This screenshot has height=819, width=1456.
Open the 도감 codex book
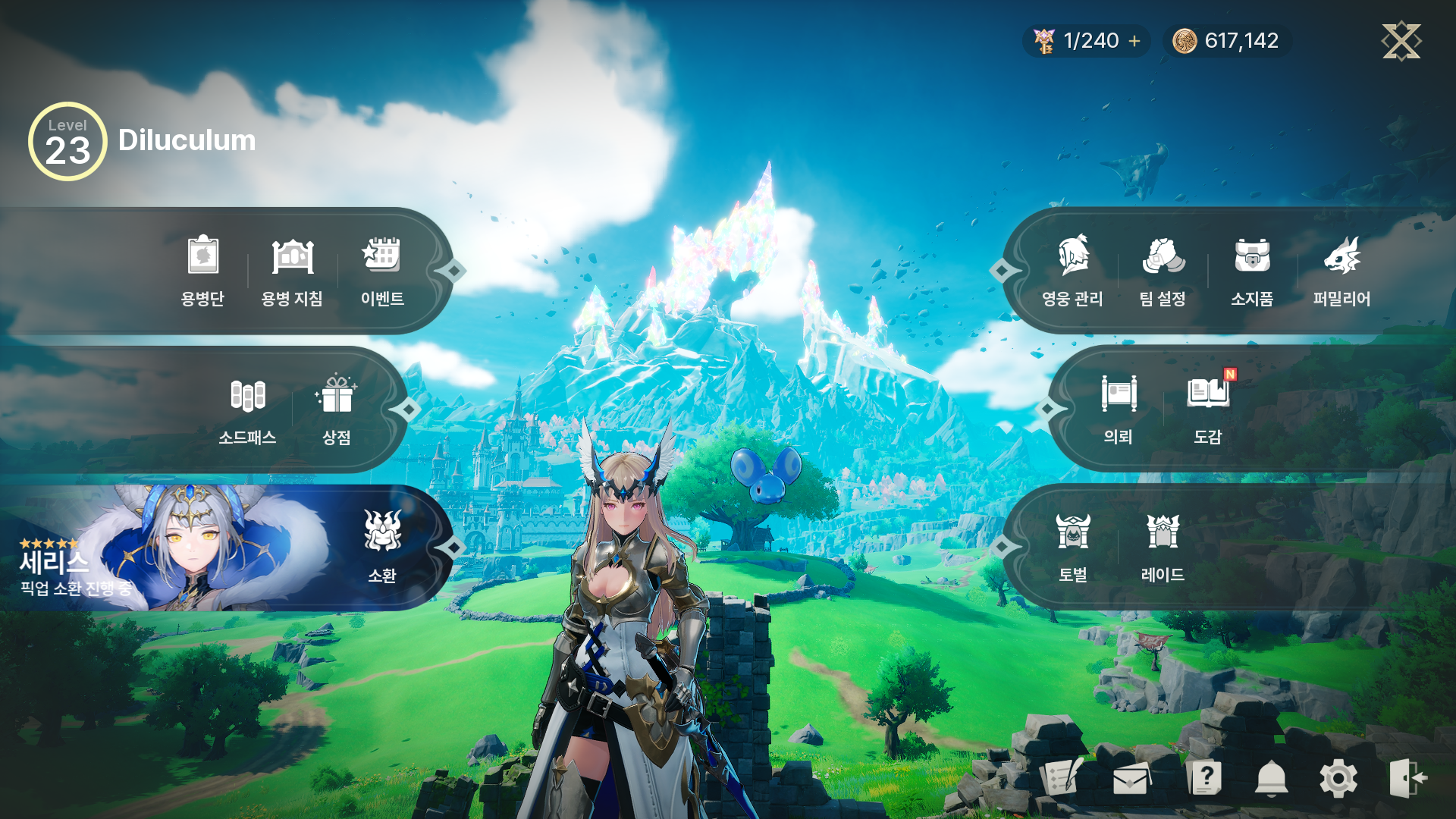pos(1208,409)
